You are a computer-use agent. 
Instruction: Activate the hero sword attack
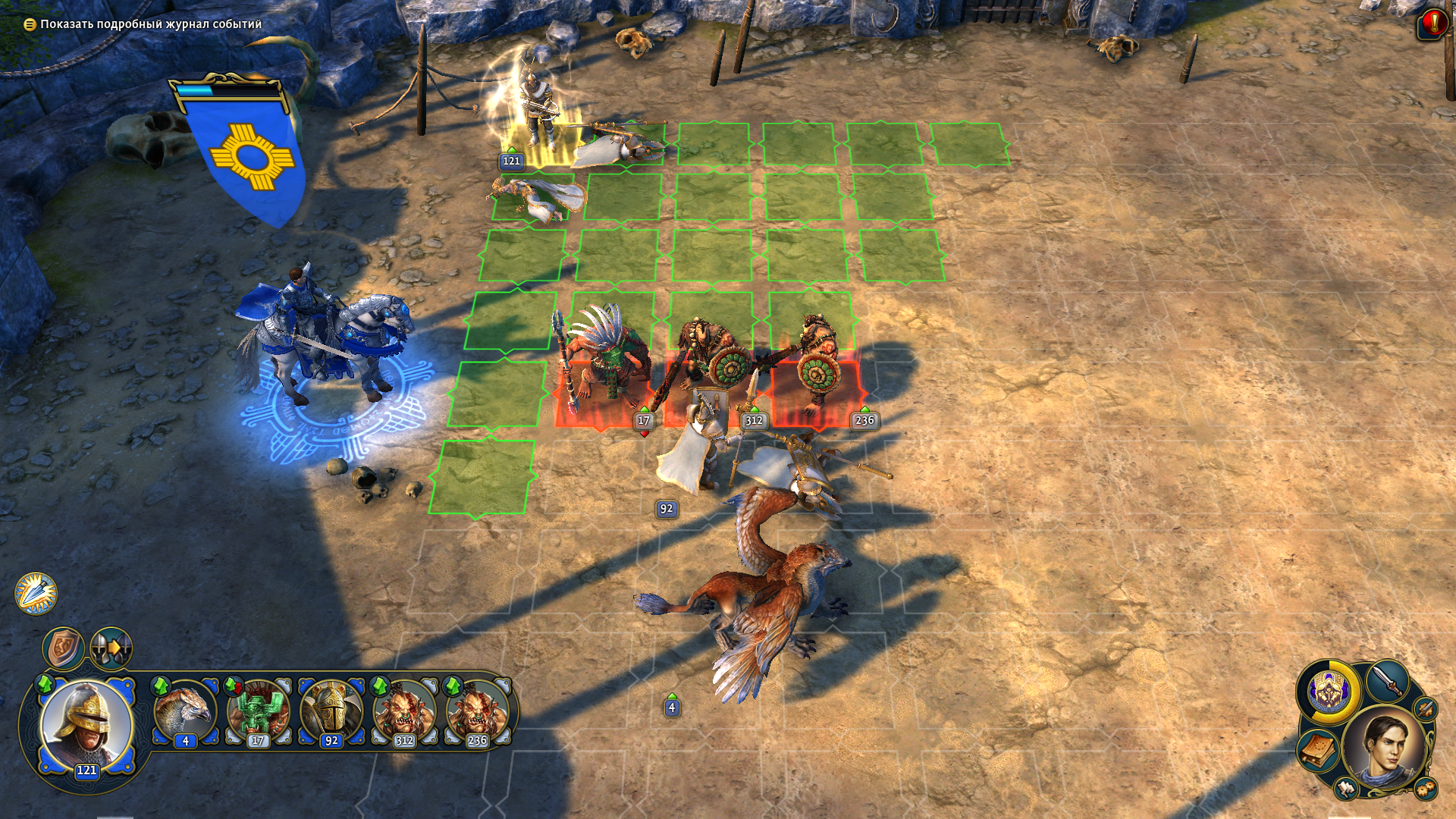(x=1388, y=680)
